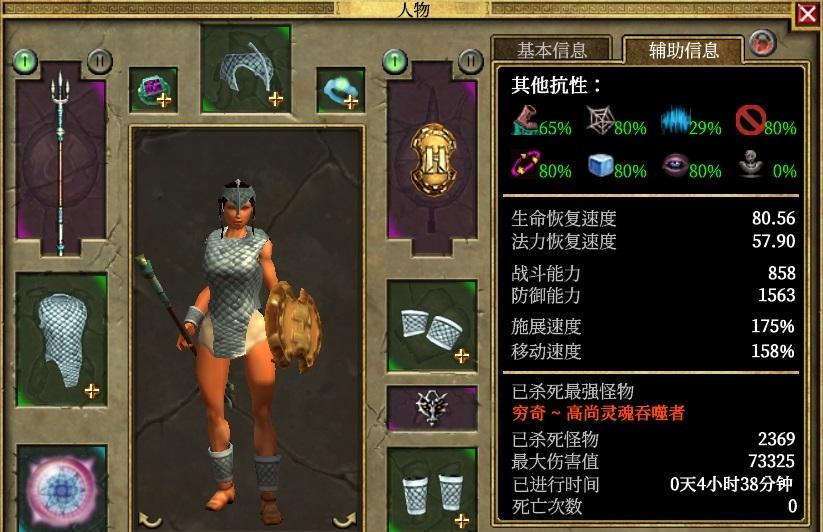Image resolution: width=823 pixels, height=532 pixels.
Task: Select the chainmail torso armor slot
Action: point(62,338)
